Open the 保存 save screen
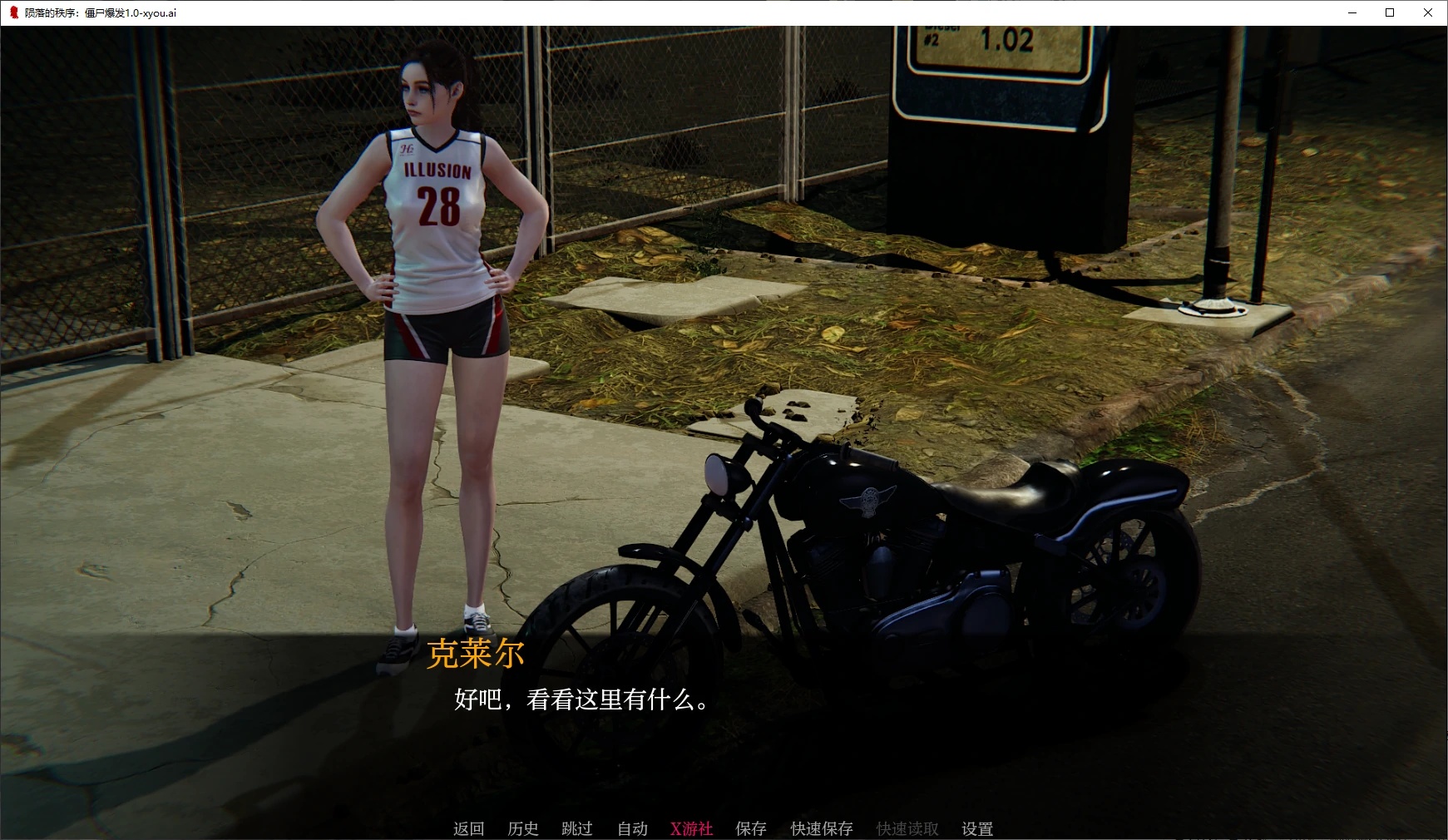Screen dimensions: 1448x840 (x=751, y=828)
